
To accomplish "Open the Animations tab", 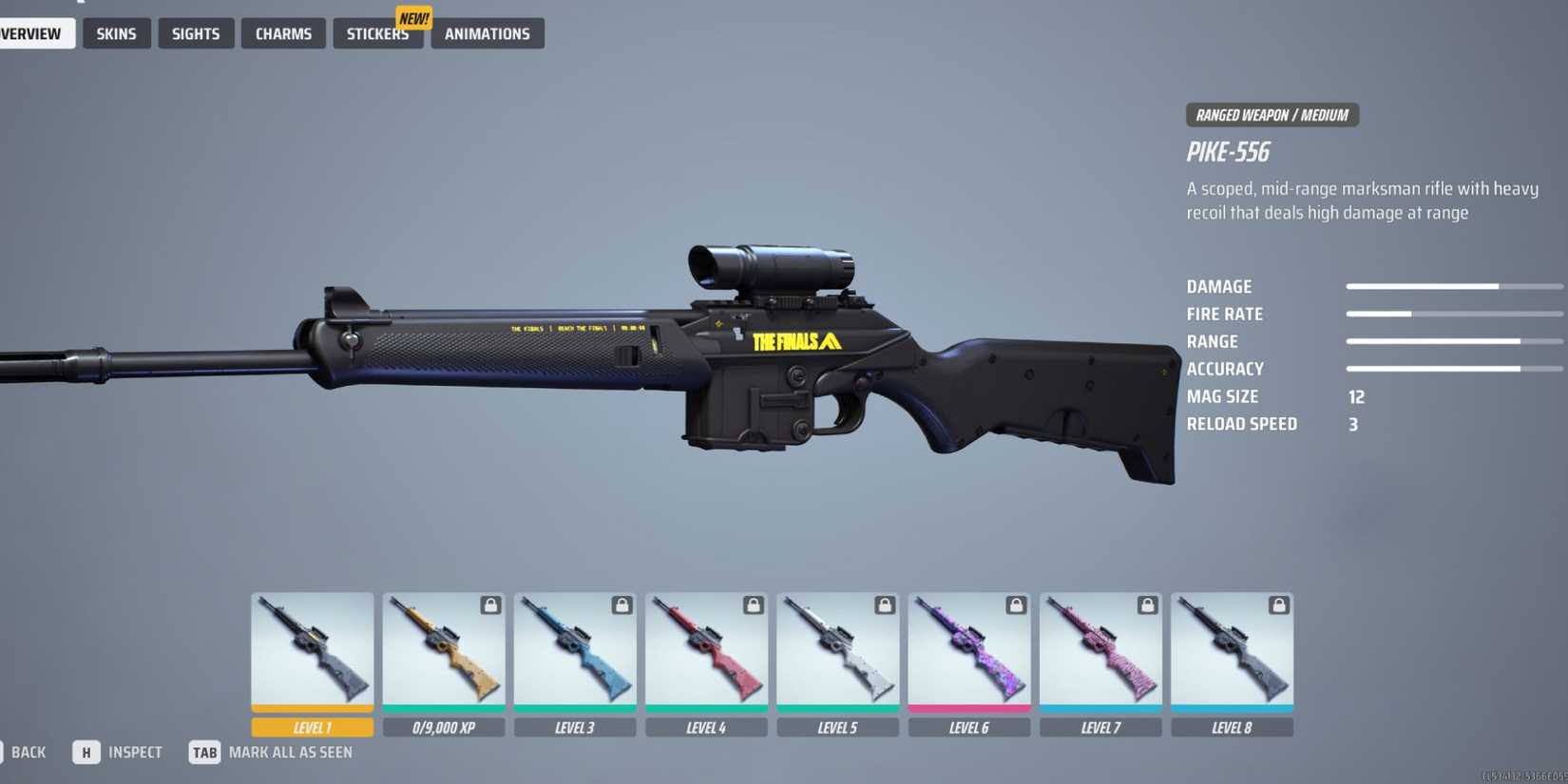I will (488, 33).
